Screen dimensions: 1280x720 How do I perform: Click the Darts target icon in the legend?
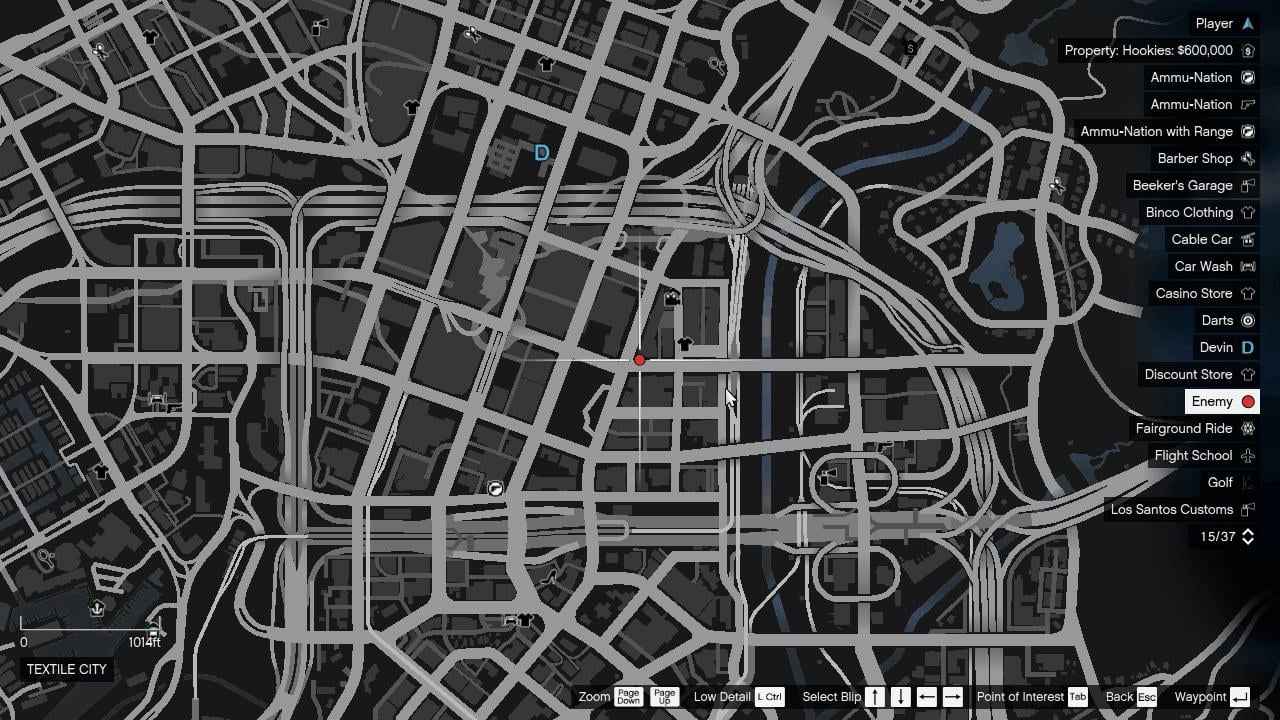(x=1247, y=320)
